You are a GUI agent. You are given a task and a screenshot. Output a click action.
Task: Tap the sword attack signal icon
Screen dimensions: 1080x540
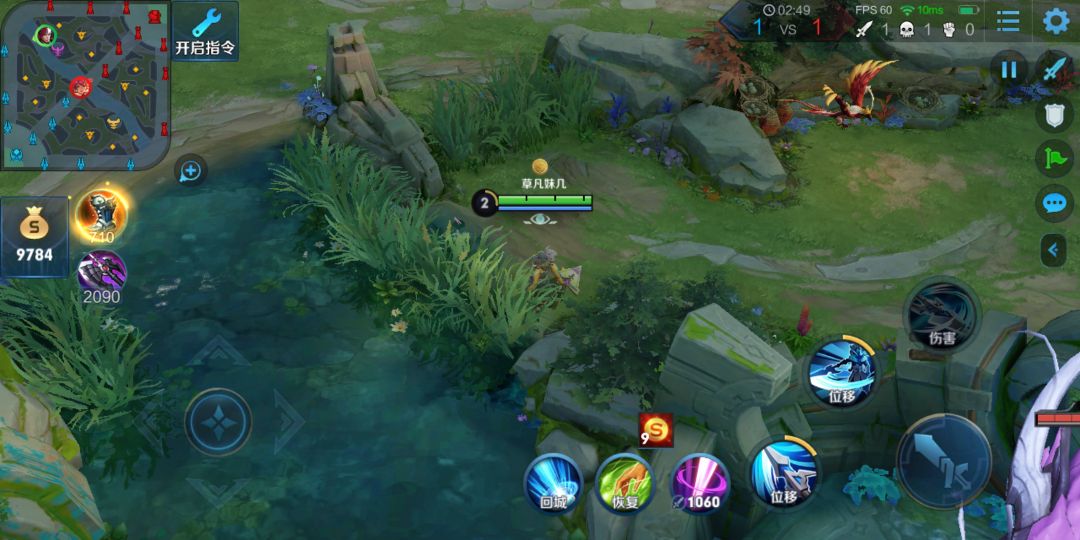coord(1055,69)
